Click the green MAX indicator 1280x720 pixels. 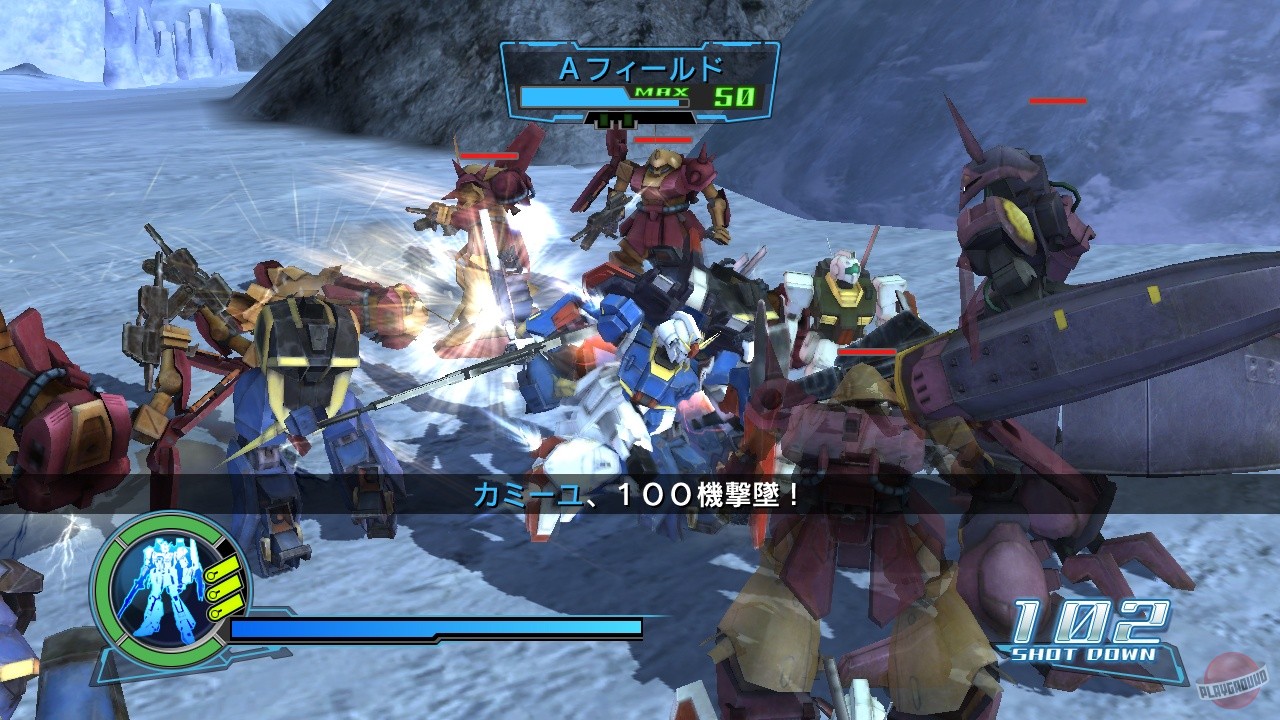pyautogui.click(x=660, y=92)
